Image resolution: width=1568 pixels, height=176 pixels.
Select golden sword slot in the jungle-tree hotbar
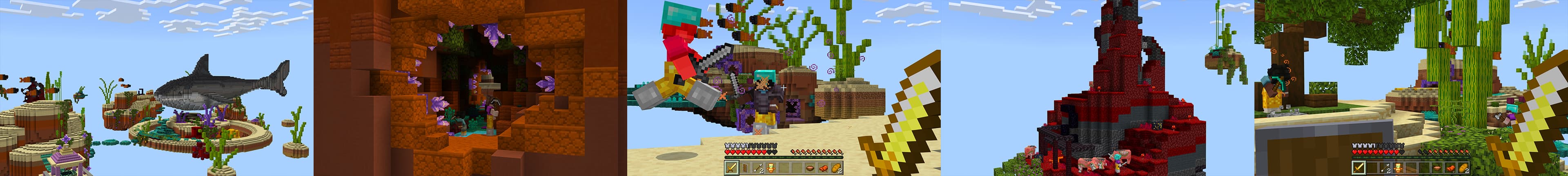pos(1359,168)
